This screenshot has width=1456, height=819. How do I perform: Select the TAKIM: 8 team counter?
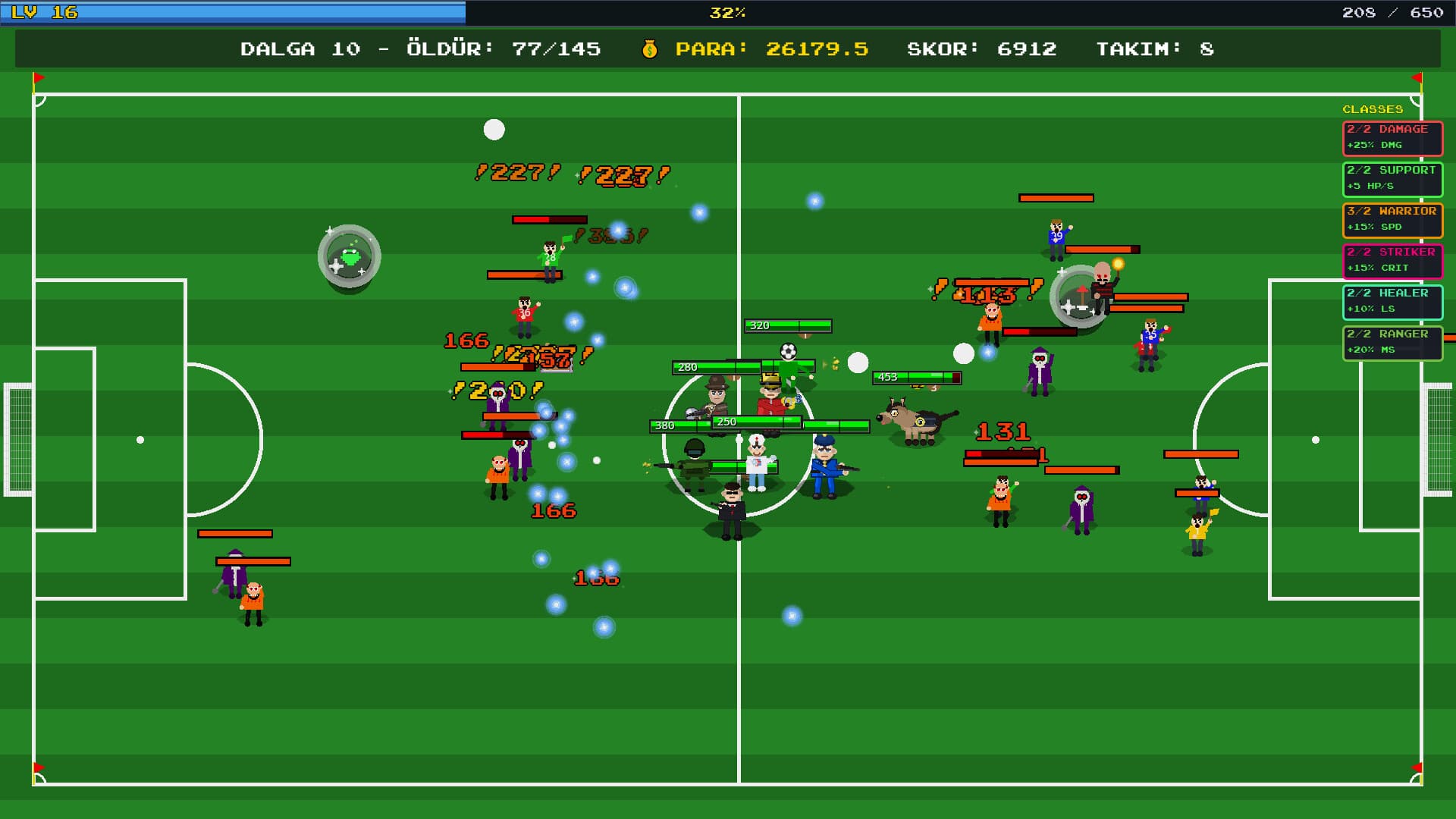tap(1155, 49)
